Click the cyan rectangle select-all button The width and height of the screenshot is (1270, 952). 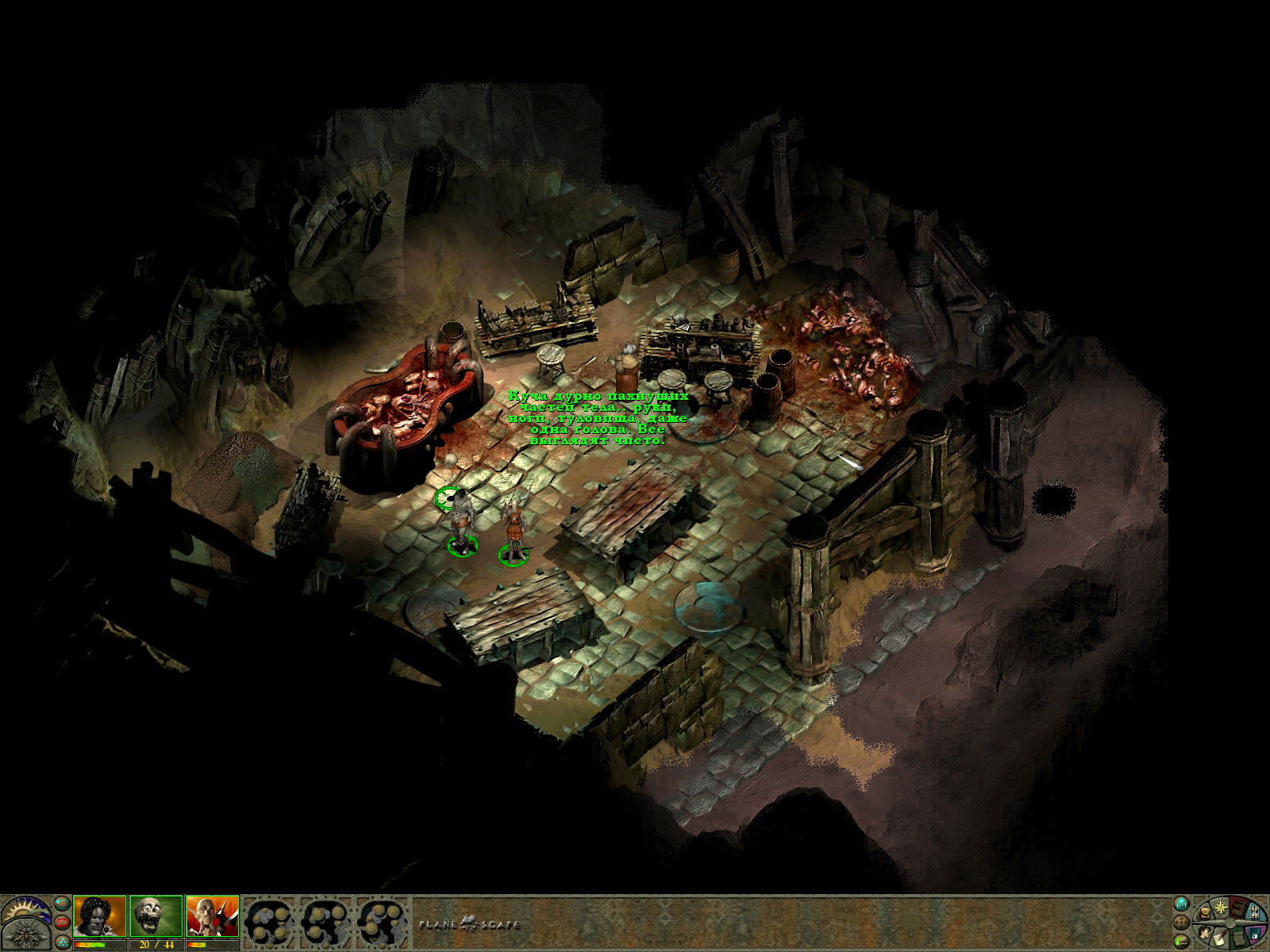62,904
